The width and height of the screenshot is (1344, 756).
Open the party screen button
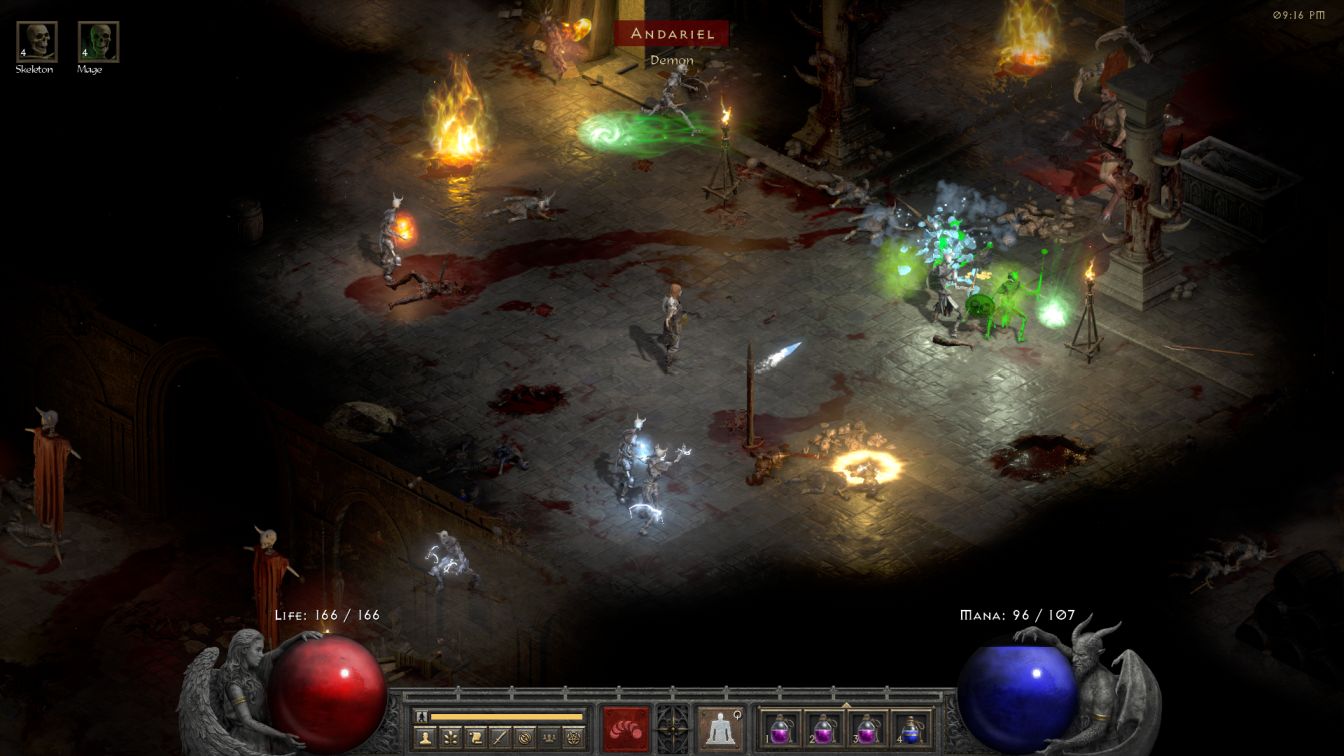[x=549, y=738]
